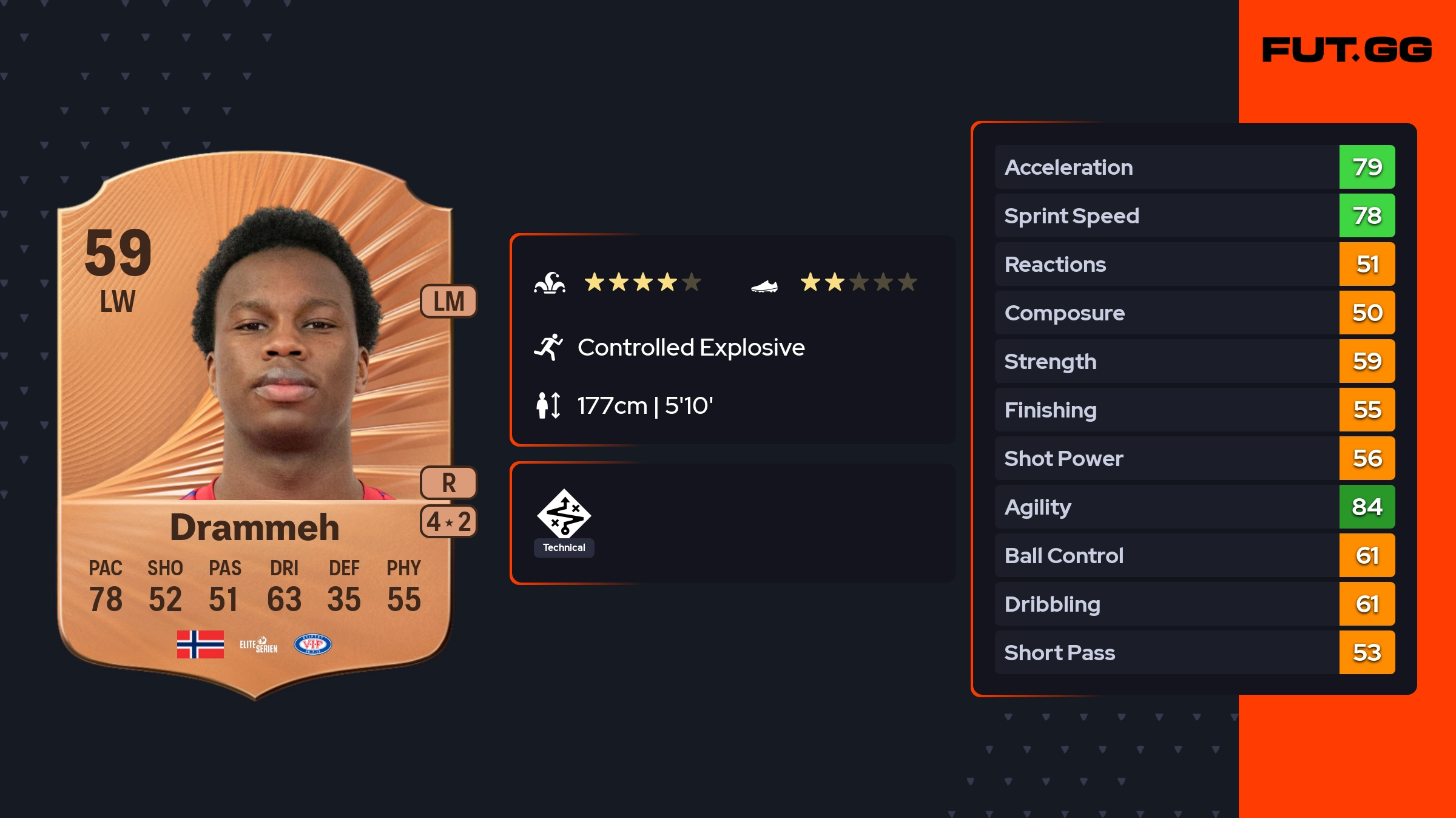
Task: Select the Drammeh player card
Action: point(255,425)
